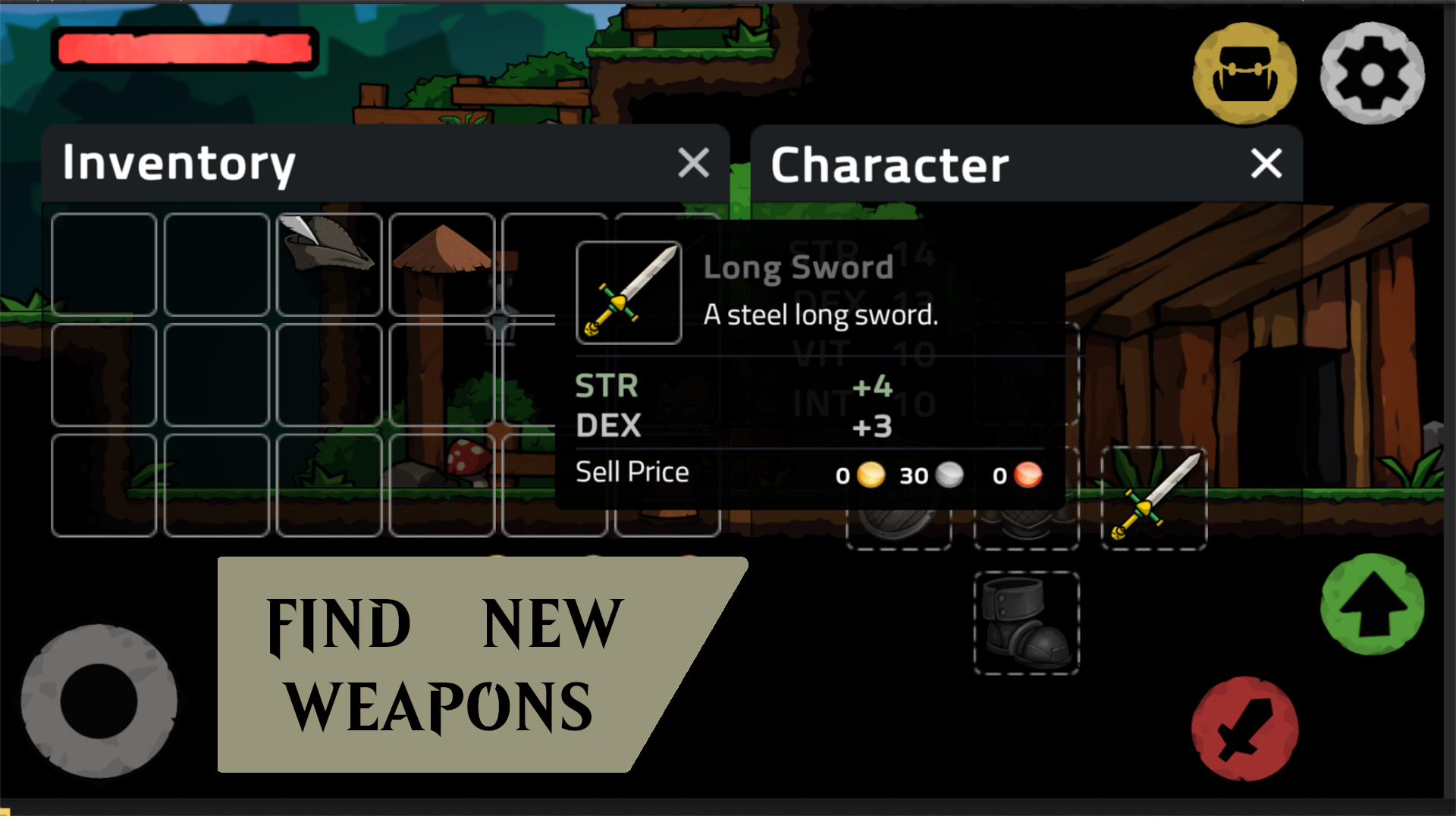Click the Character panel header
1456x819 pixels.
[890, 164]
